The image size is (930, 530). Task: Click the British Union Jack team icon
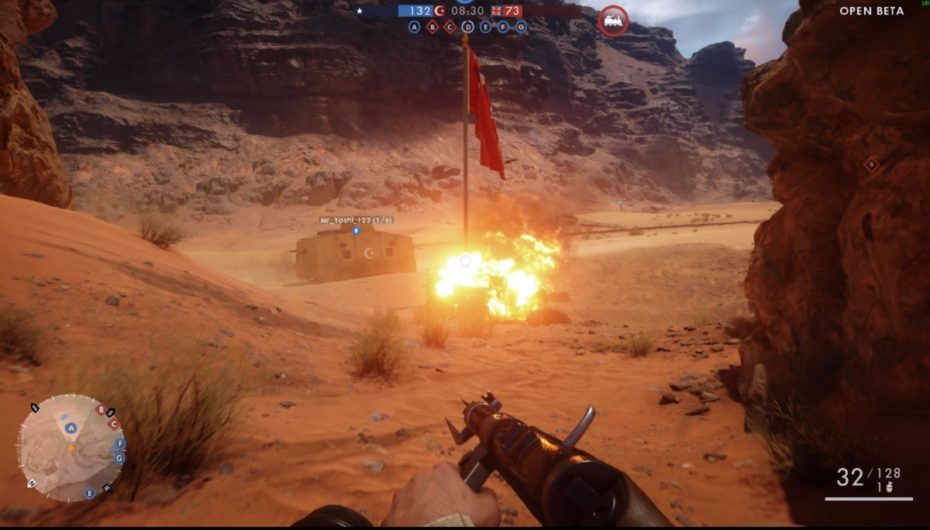pyautogui.click(x=497, y=11)
